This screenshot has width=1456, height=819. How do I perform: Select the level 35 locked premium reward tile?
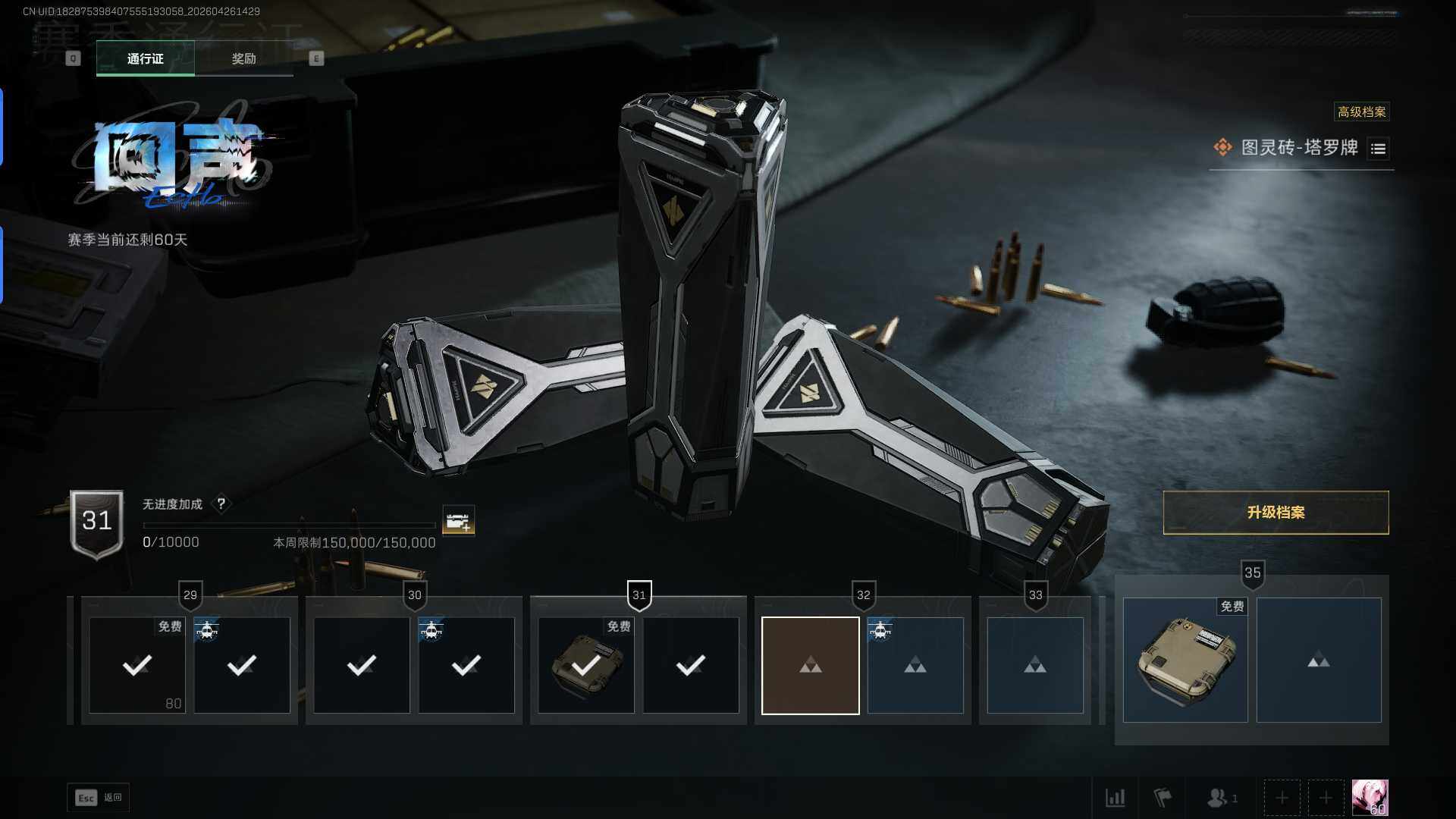1318,660
